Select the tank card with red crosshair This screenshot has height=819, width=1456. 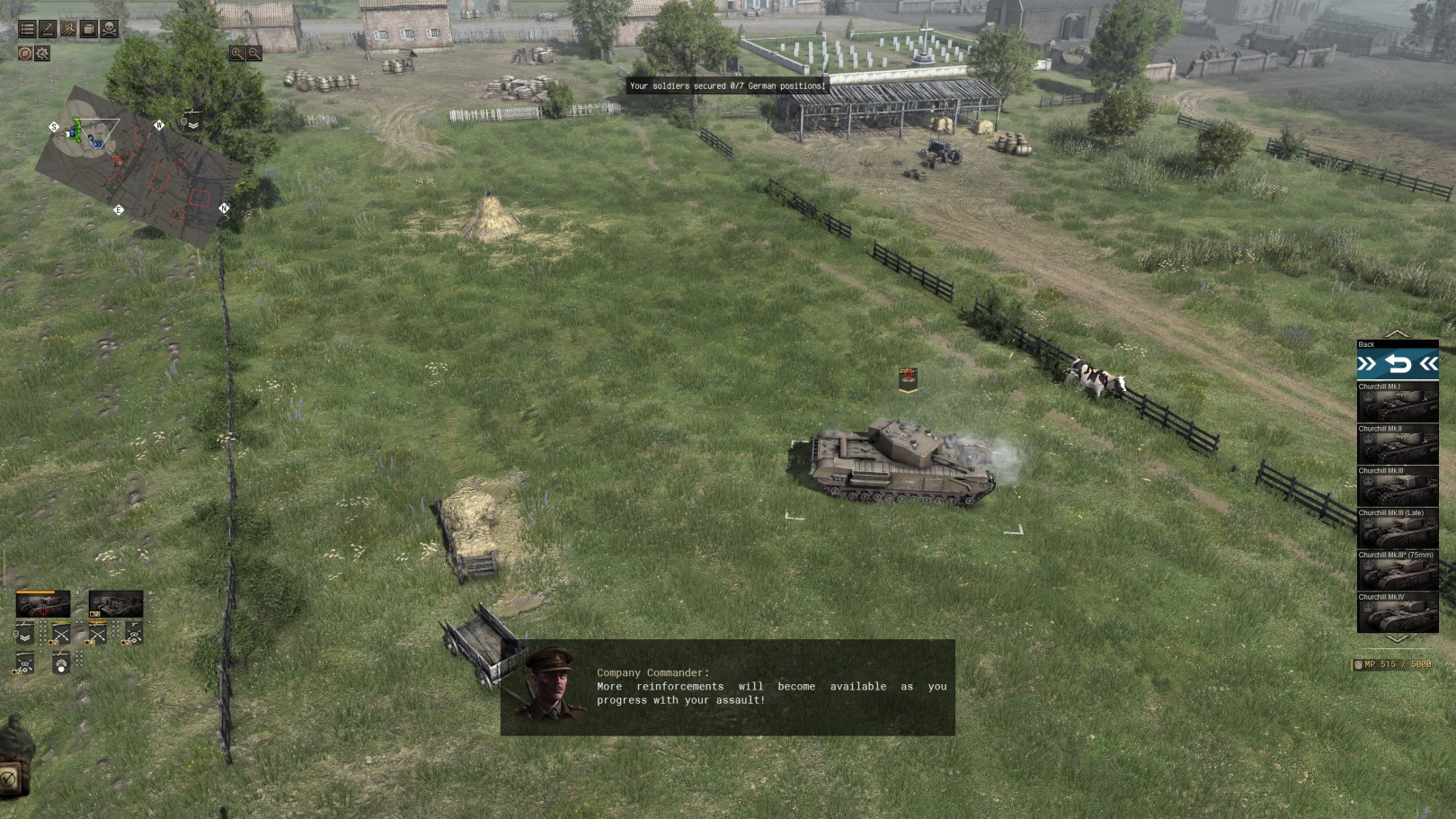tap(43, 605)
